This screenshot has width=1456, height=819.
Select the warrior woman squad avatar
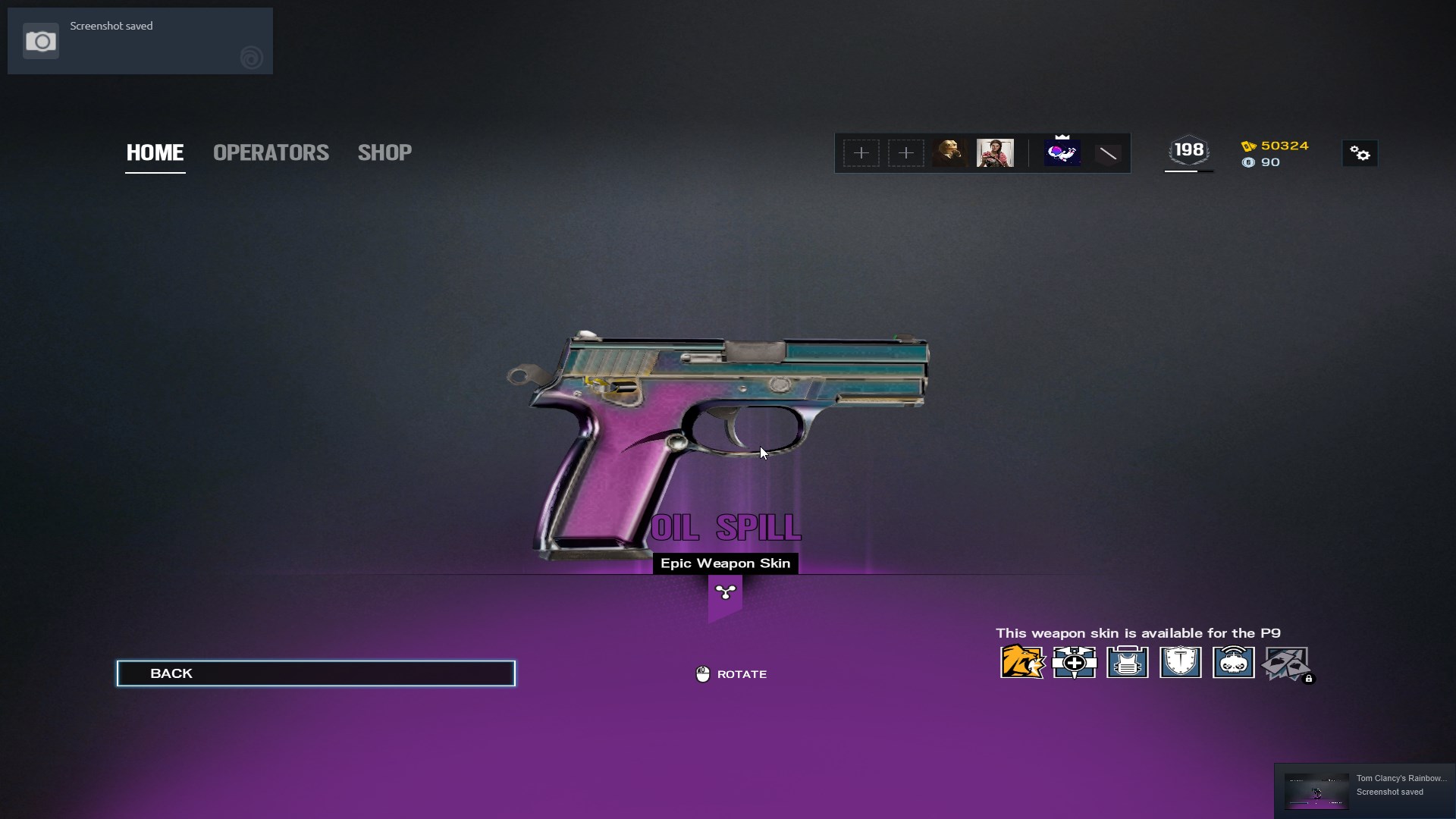995,153
